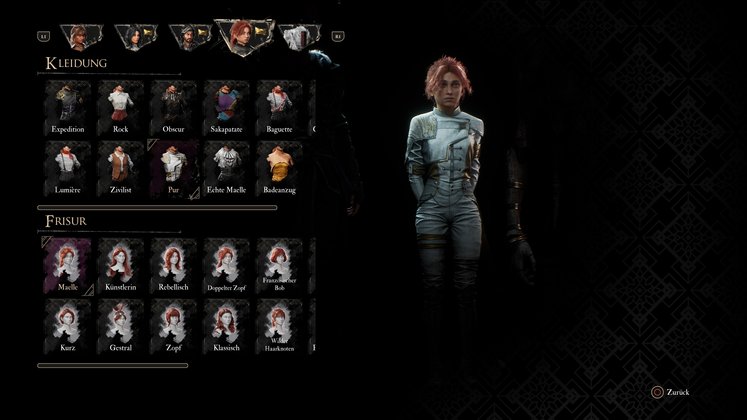This screenshot has height=420, width=747.
Task: Pick the Wilder Haarknoten hairstyle
Action: 280,324
